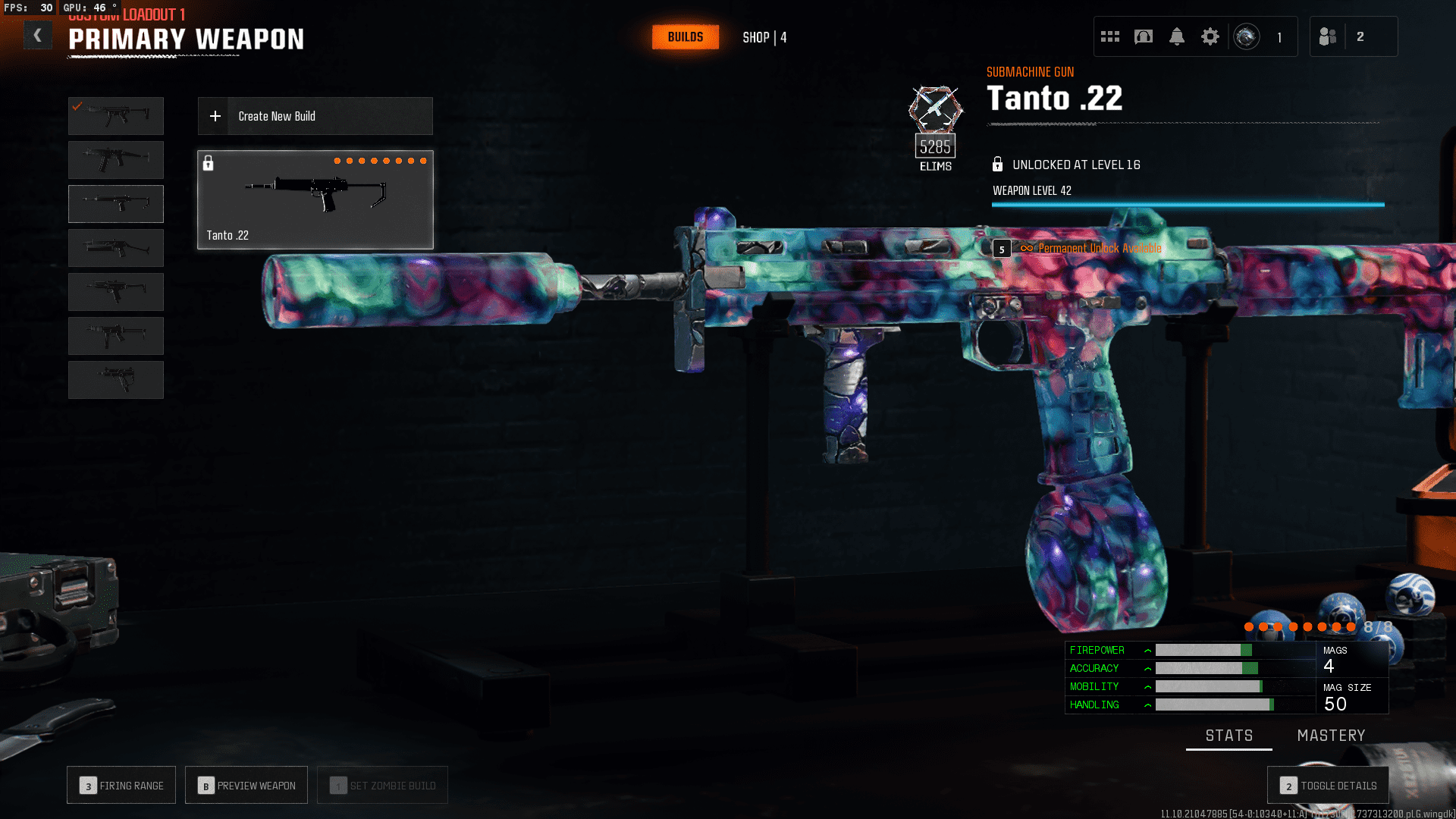Screen dimensions: 1456x819
Task: Open the player profile emblem
Action: pyautogui.click(x=1246, y=36)
